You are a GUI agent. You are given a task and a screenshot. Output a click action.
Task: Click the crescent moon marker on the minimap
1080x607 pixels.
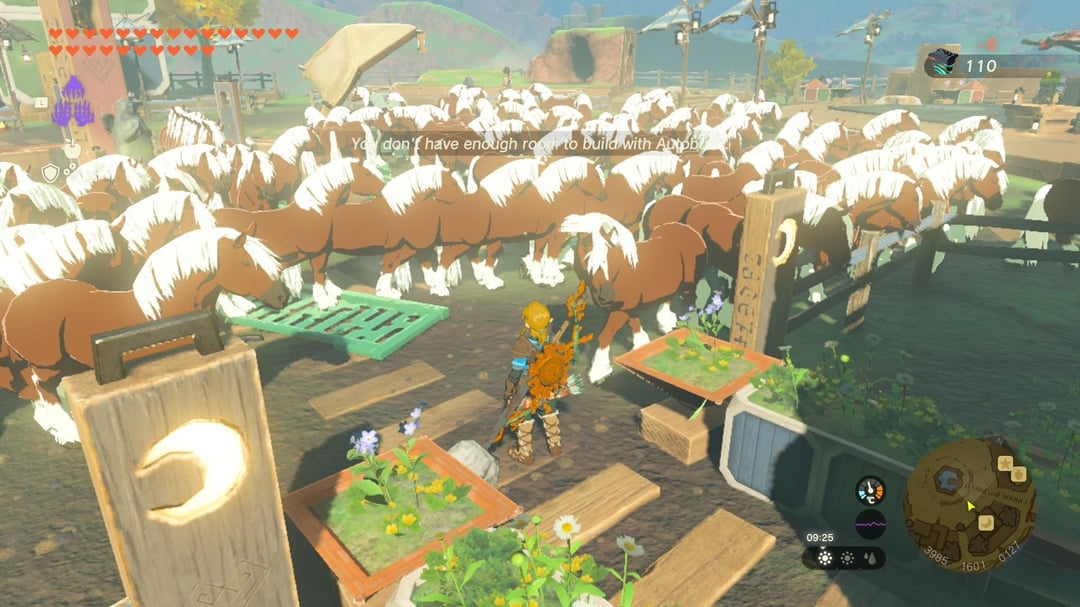[x=986, y=522]
